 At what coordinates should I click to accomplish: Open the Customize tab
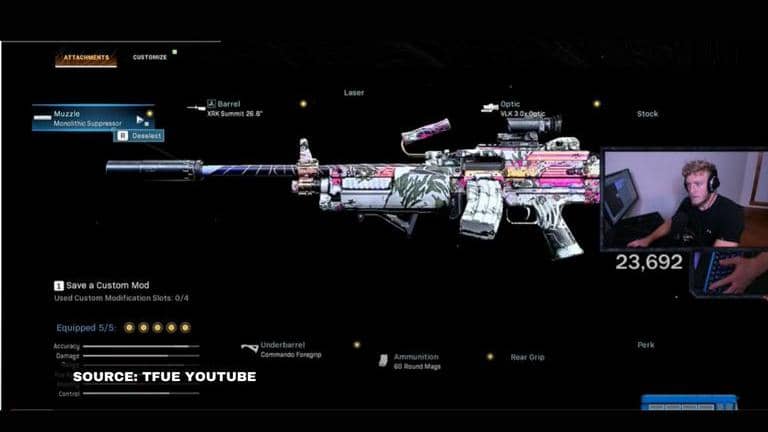pos(150,57)
